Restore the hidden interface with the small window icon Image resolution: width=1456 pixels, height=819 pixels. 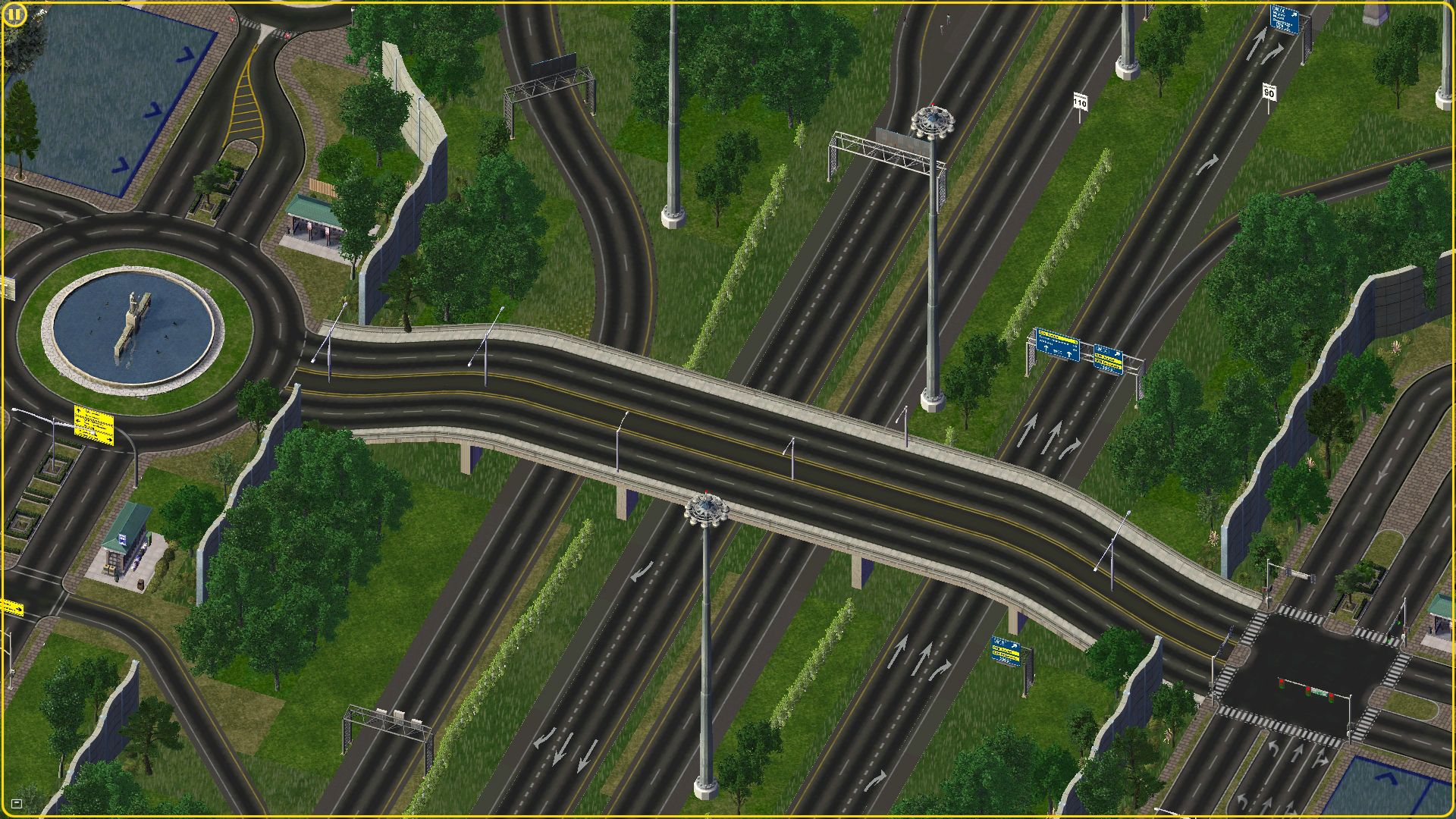(17, 803)
